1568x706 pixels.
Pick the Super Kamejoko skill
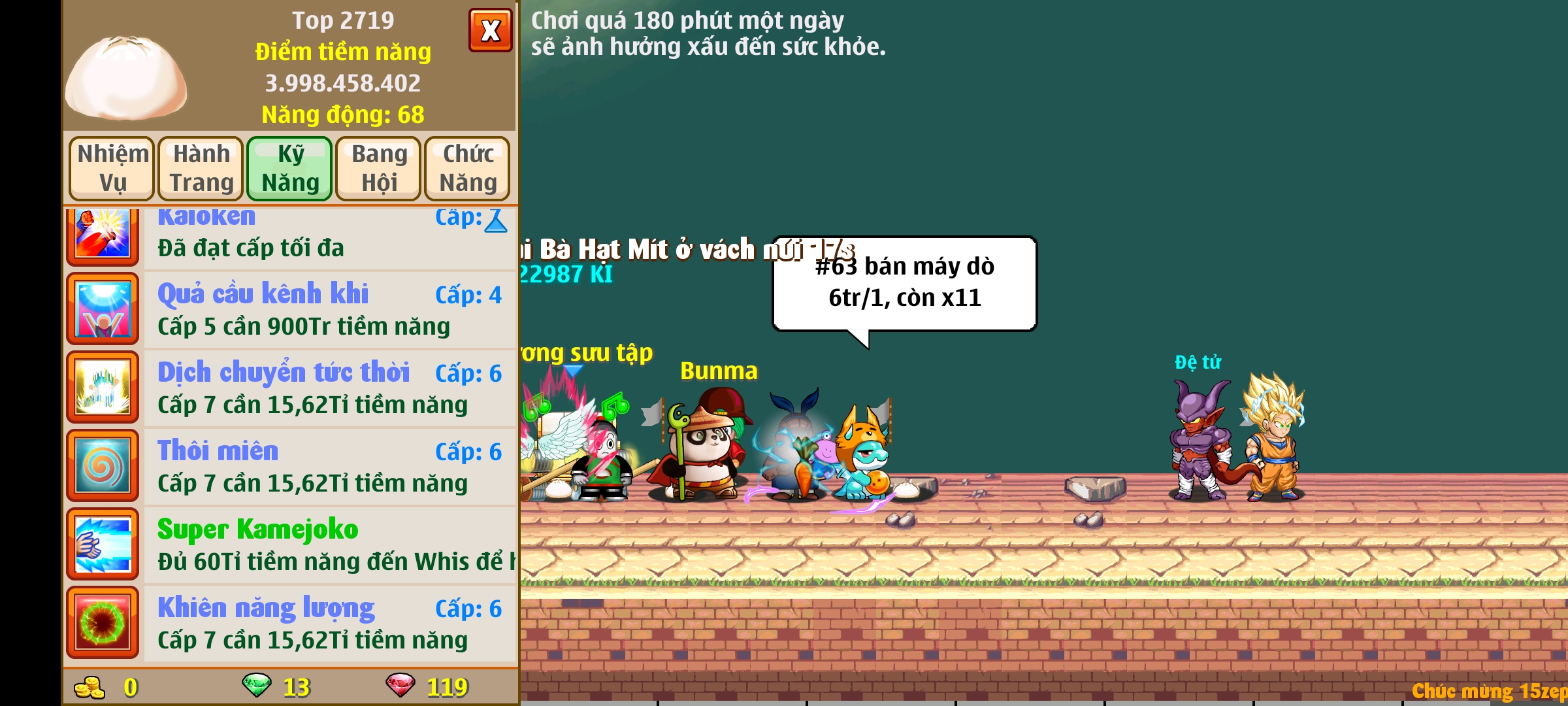pos(329,545)
